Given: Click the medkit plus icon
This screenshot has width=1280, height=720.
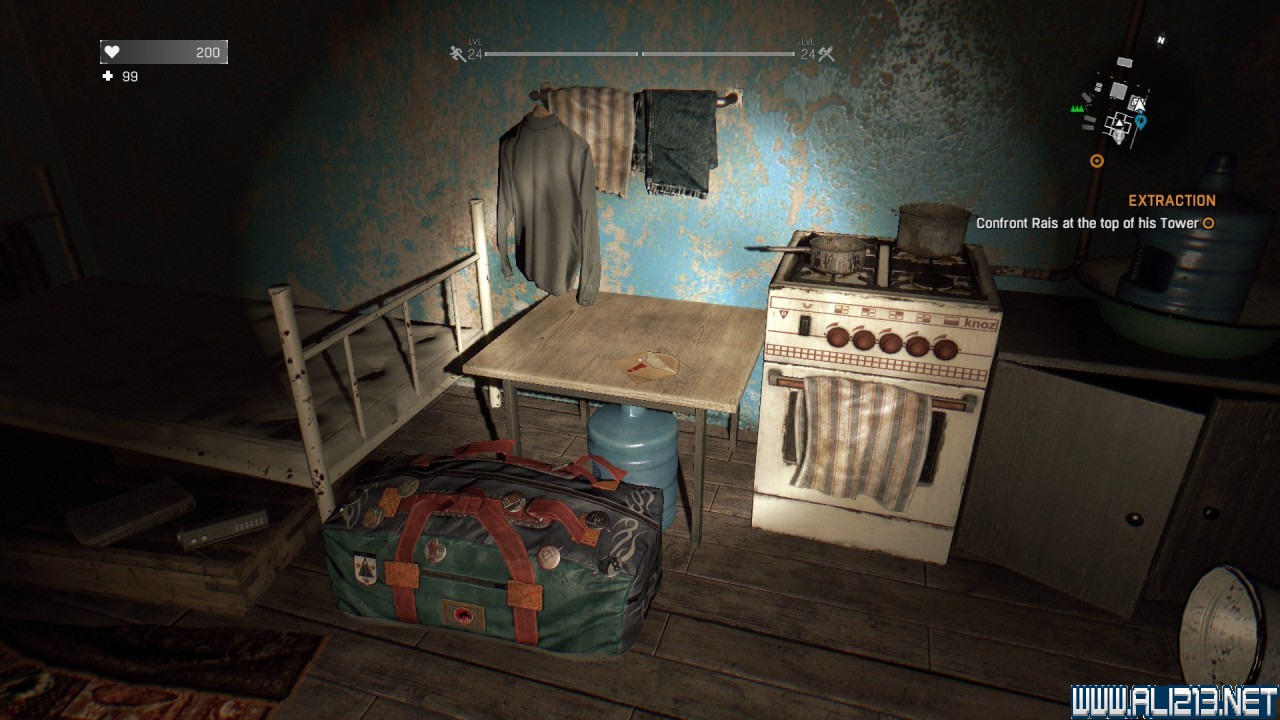Looking at the screenshot, I should 108,76.
